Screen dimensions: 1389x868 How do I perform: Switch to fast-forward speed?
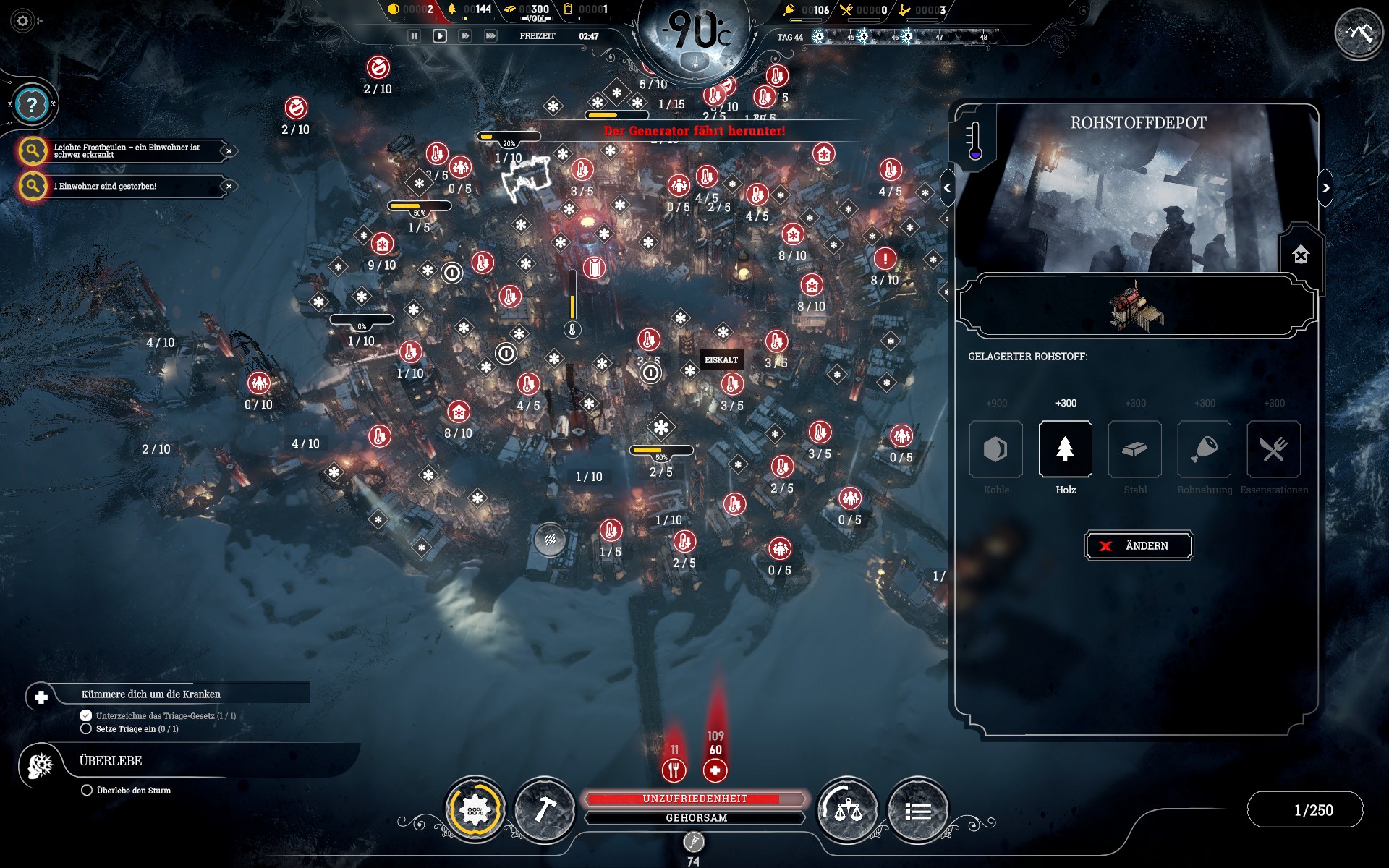pyautogui.click(x=465, y=35)
